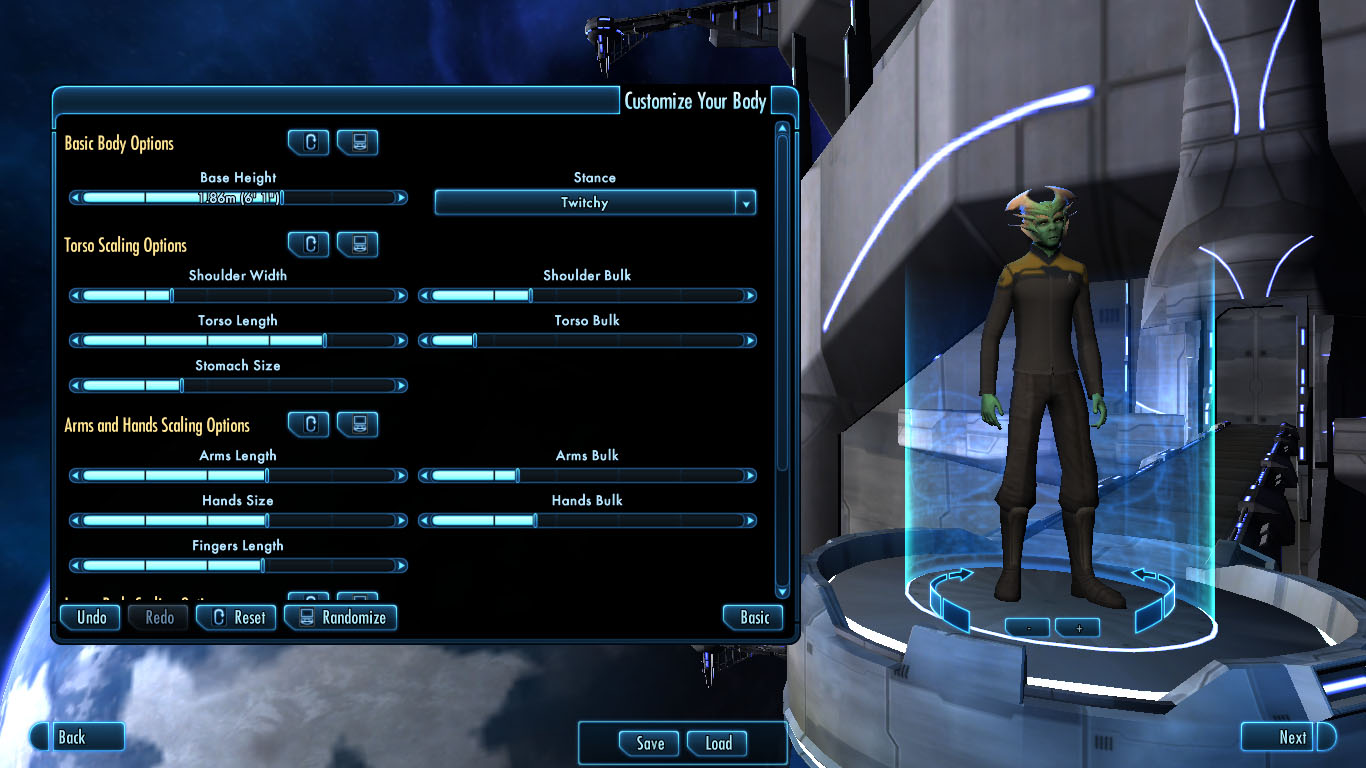
Task: Switch to Basic customization mode
Action: (x=753, y=617)
